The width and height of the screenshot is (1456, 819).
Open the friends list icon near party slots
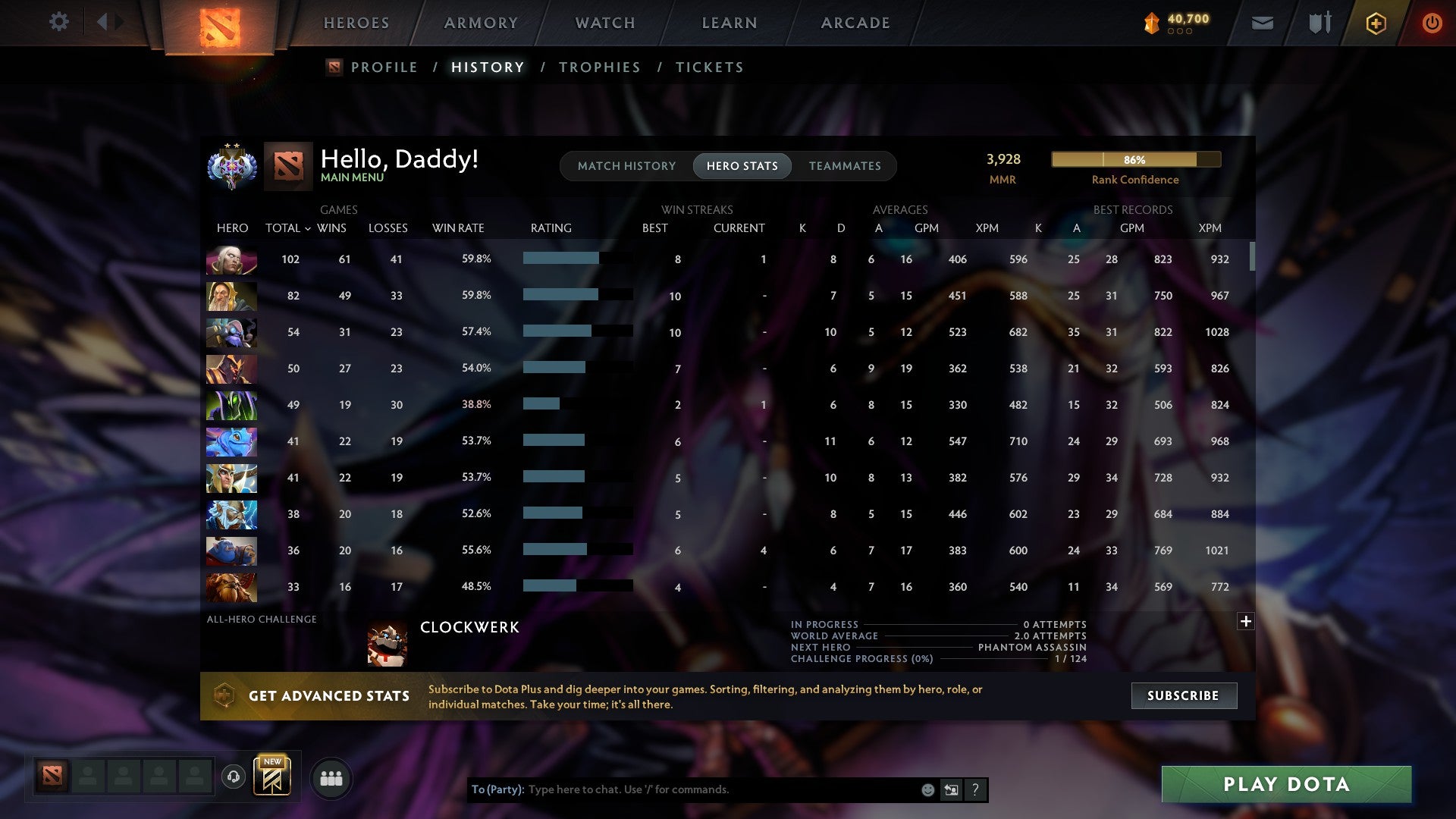[331, 777]
